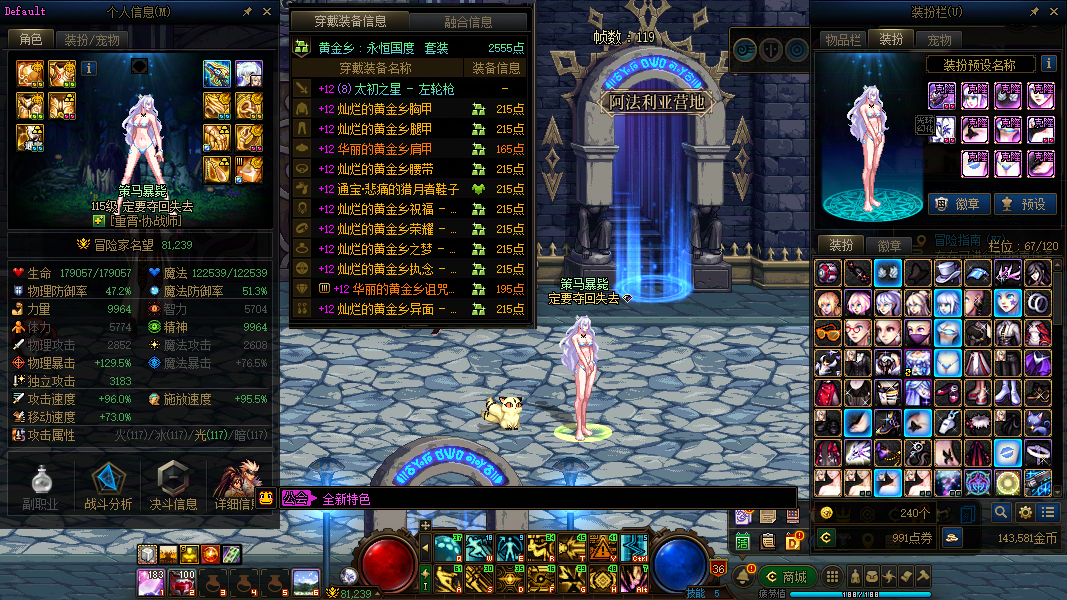Image resolution: width=1067 pixels, height=600 pixels.
Task: Open the grid menu button beside 商城
Action: (x=831, y=577)
